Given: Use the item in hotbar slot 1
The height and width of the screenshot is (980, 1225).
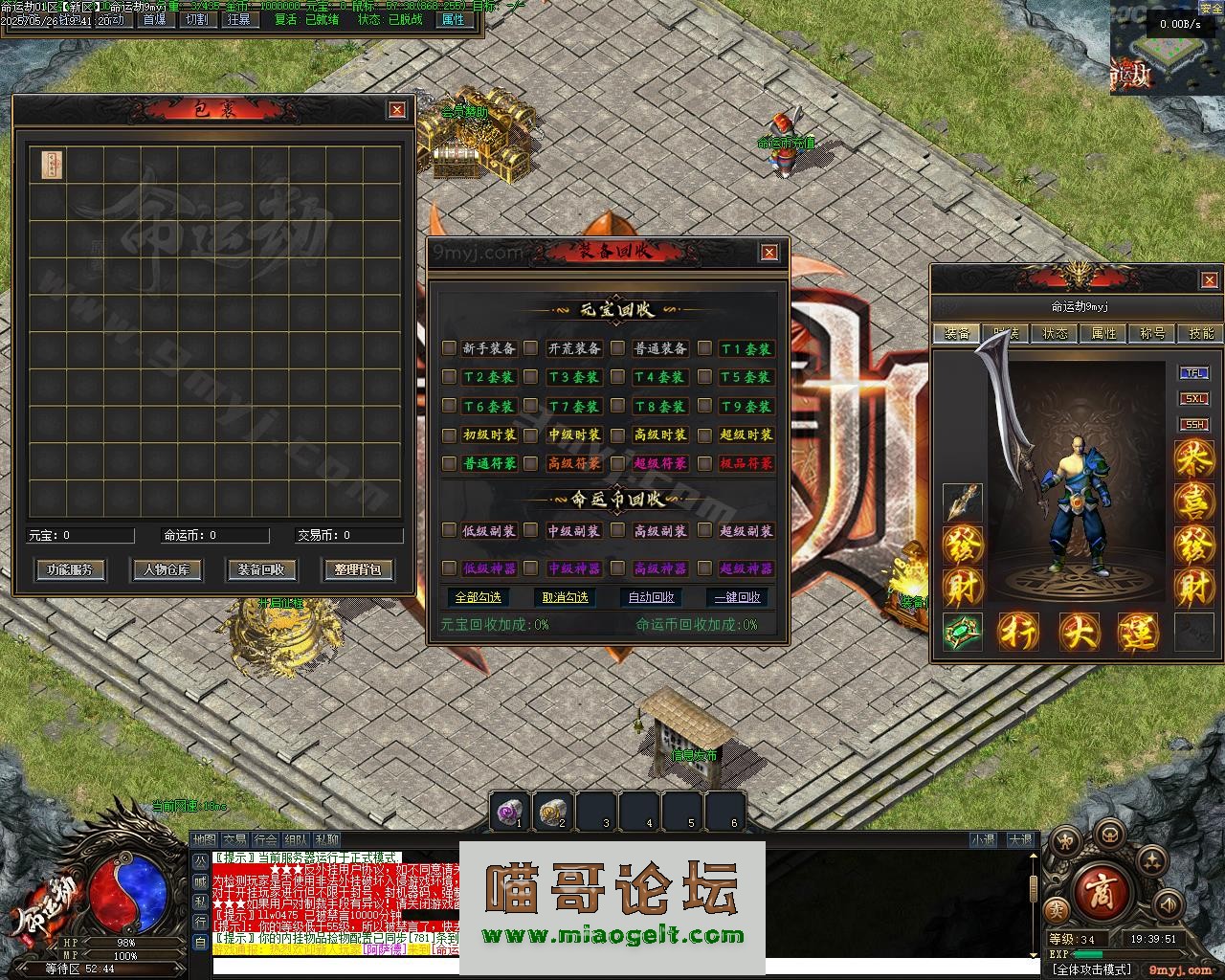Looking at the screenshot, I should click(x=509, y=812).
